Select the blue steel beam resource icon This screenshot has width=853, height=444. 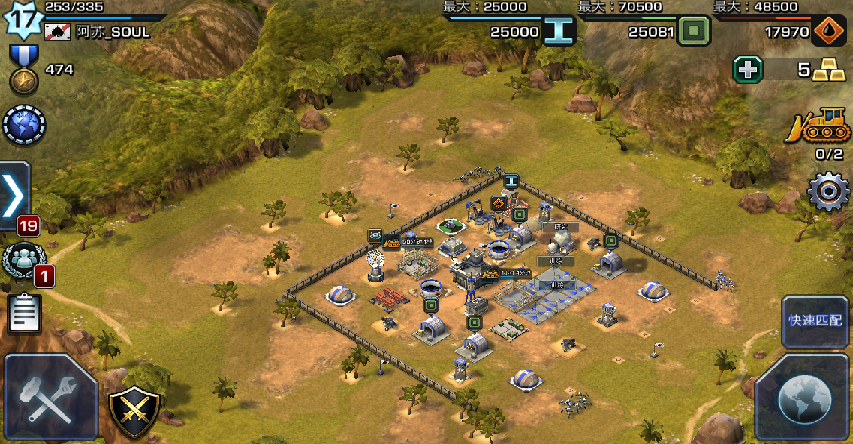coord(560,32)
